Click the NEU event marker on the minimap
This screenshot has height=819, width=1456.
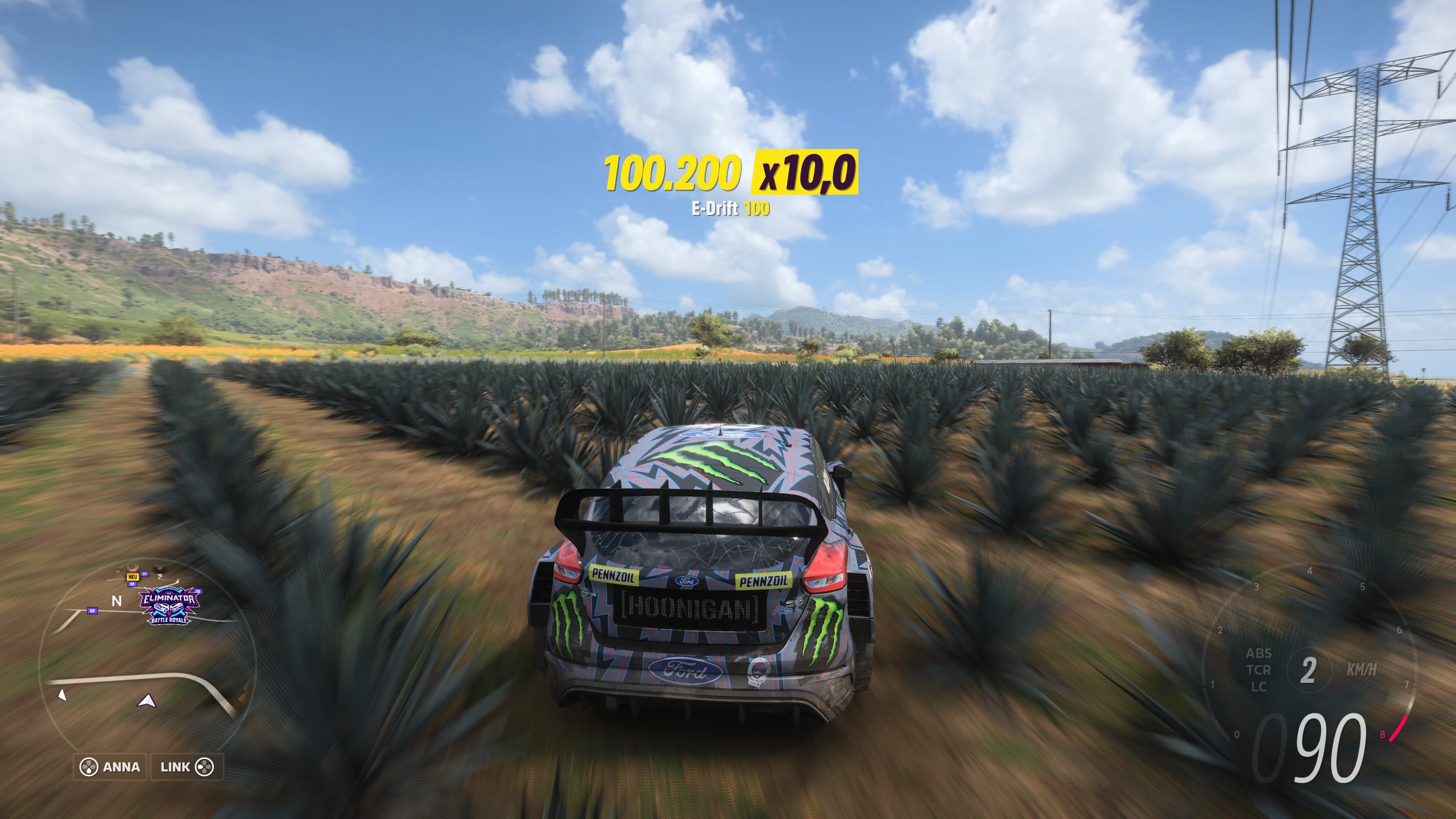coord(133,577)
